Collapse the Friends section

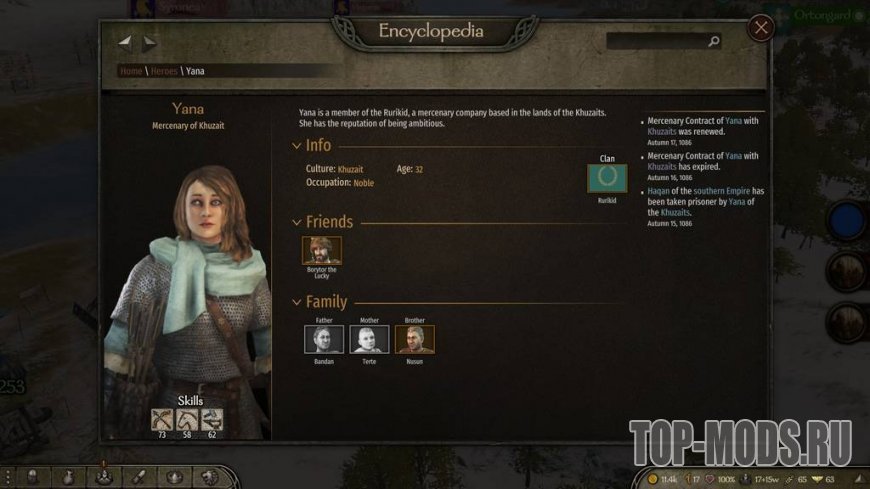(x=296, y=222)
